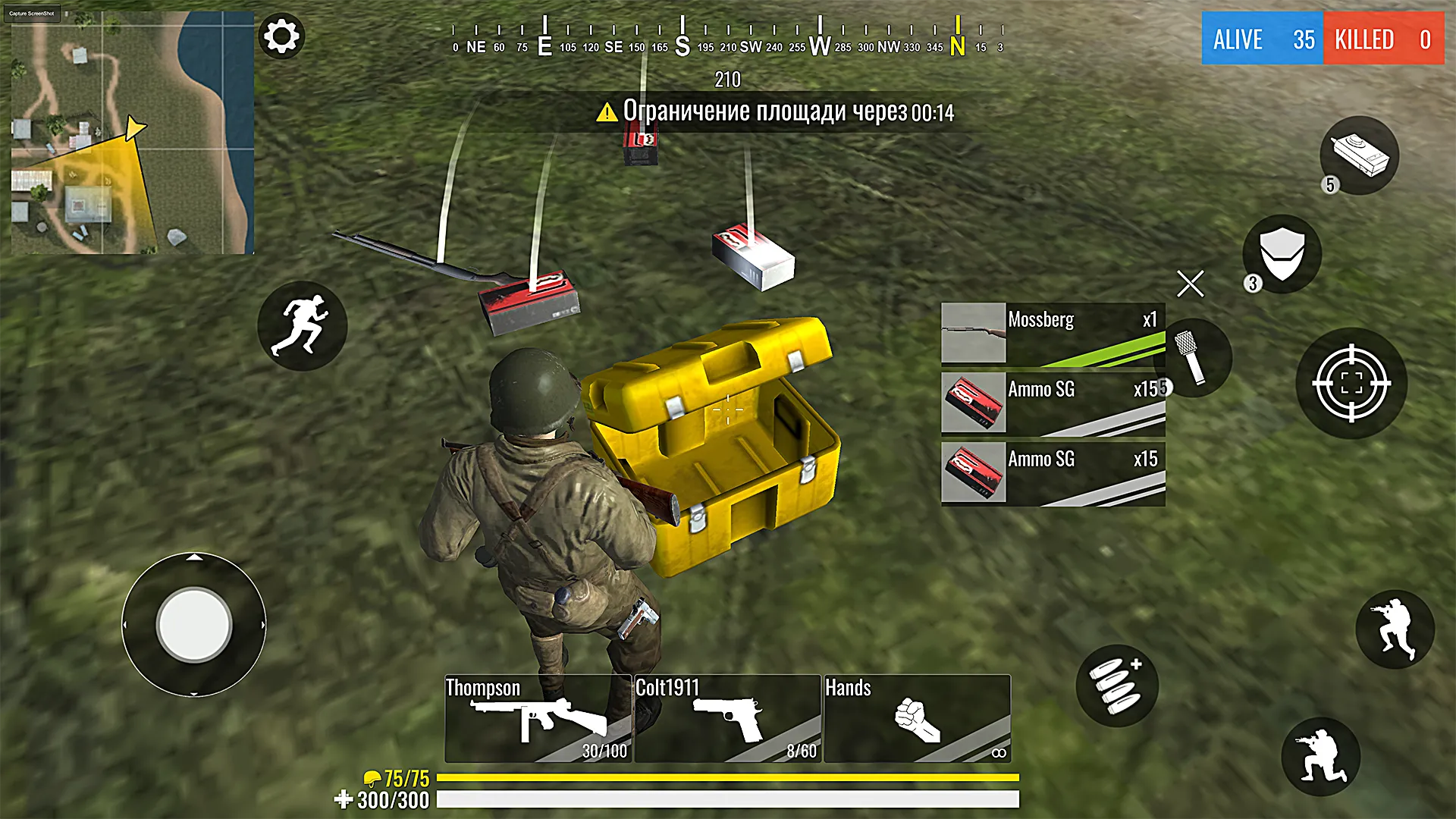Image resolution: width=1456 pixels, height=819 pixels.
Task: Click the Capture ScreenShot button
Action: [x=32, y=14]
